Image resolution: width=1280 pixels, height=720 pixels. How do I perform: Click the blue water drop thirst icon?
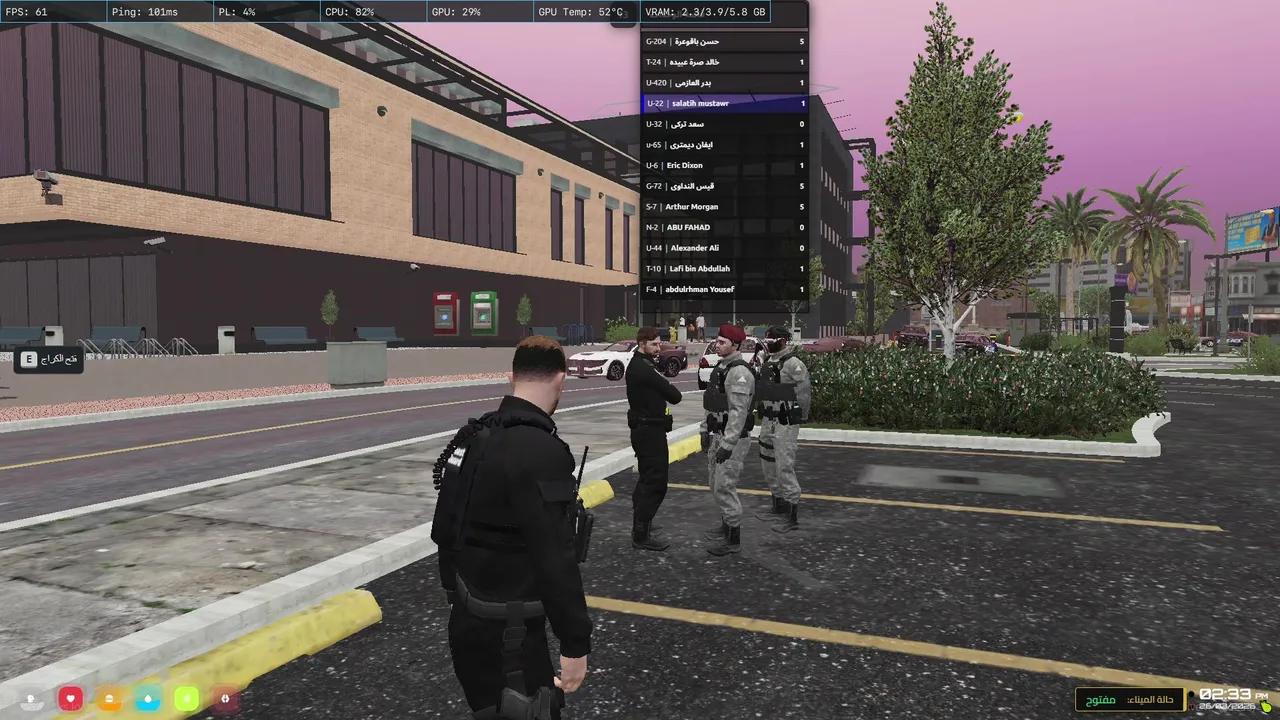[147, 699]
